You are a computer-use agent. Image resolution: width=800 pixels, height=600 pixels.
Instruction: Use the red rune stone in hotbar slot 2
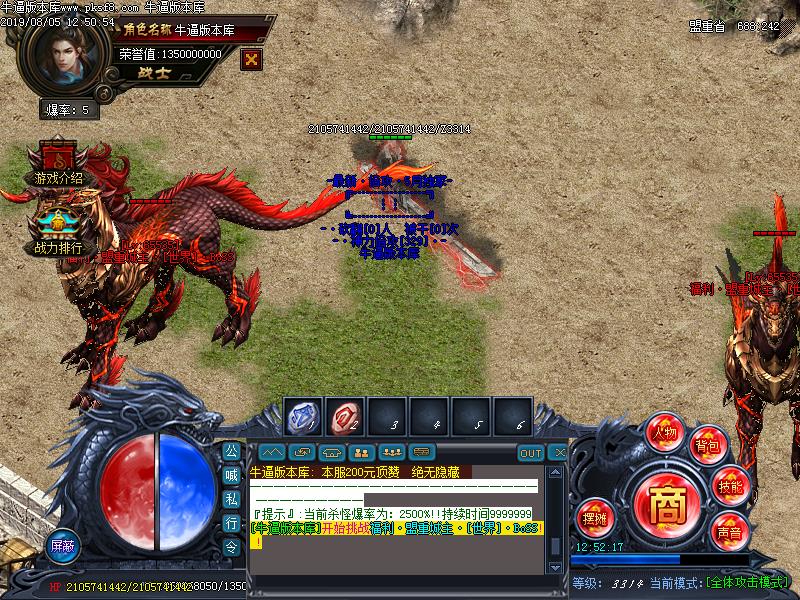pos(344,415)
